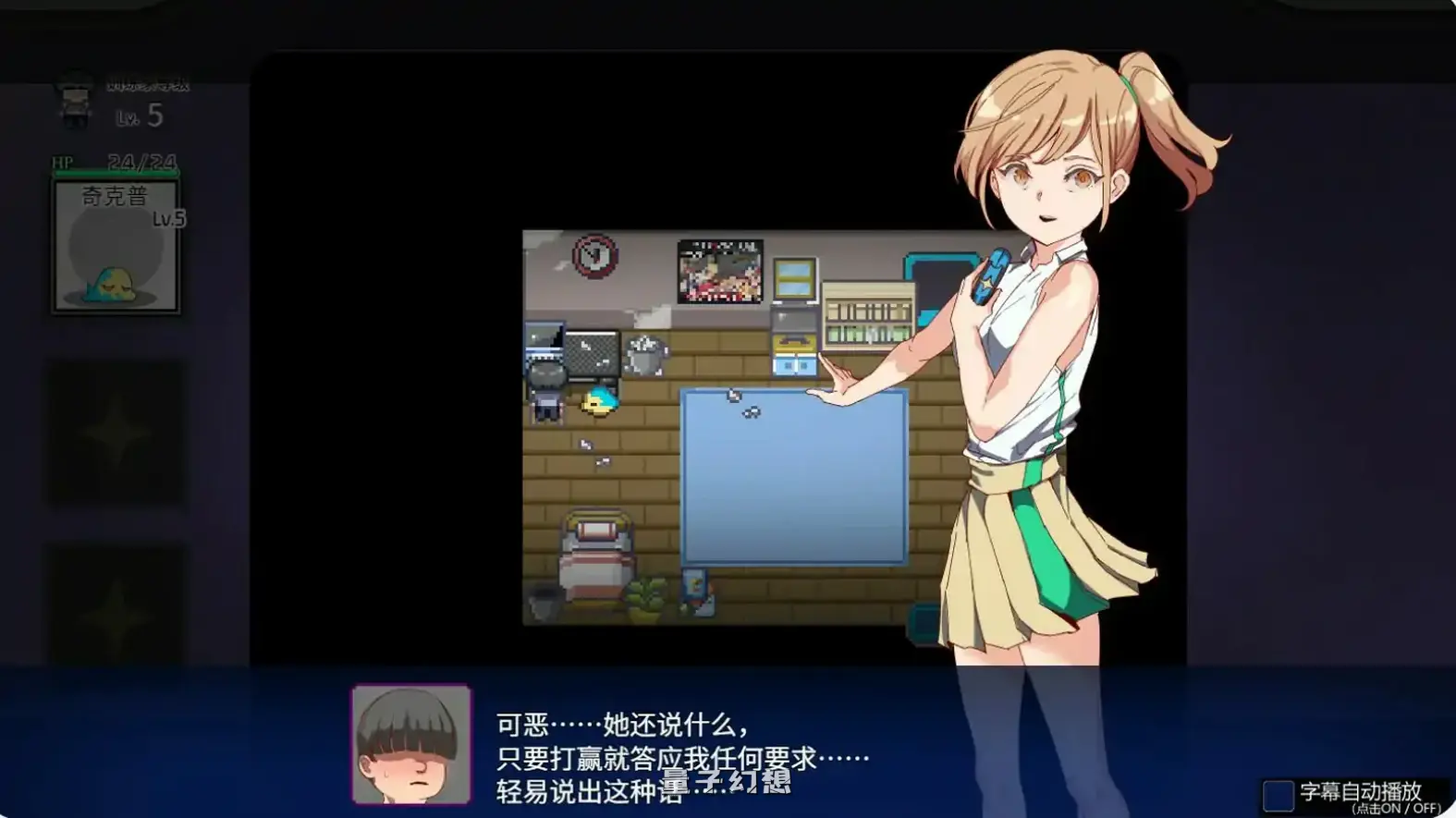Click the poster hanging on the wall
1456x818 pixels.
(x=718, y=273)
